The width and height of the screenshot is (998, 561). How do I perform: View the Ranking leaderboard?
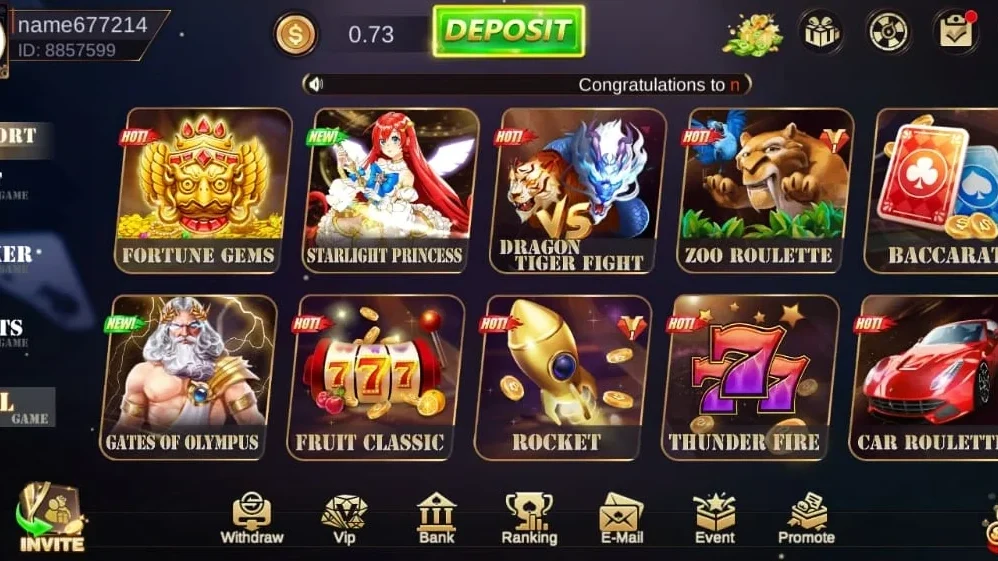click(x=529, y=520)
